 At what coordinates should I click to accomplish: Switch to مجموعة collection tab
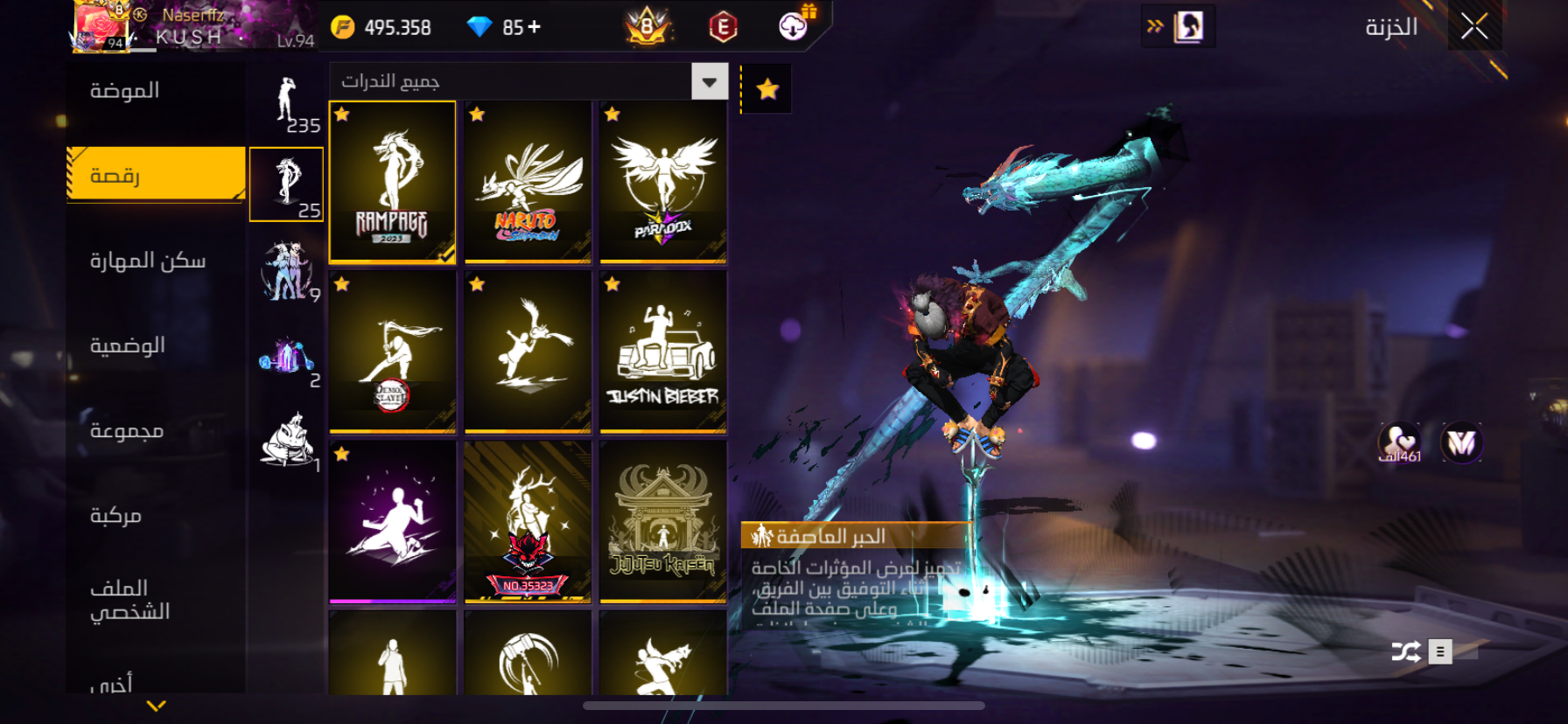point(127,430)
